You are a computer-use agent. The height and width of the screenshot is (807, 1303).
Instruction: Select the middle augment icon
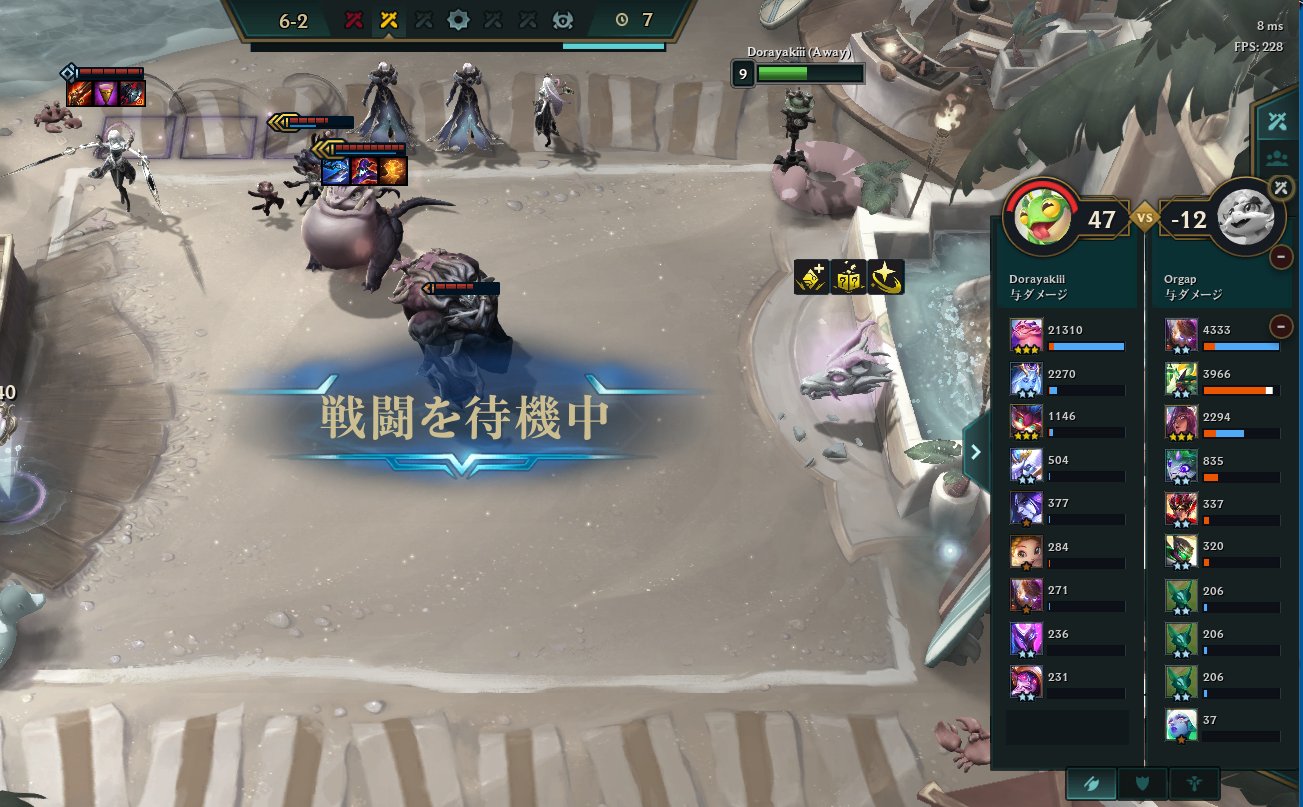tap(849, 278)
